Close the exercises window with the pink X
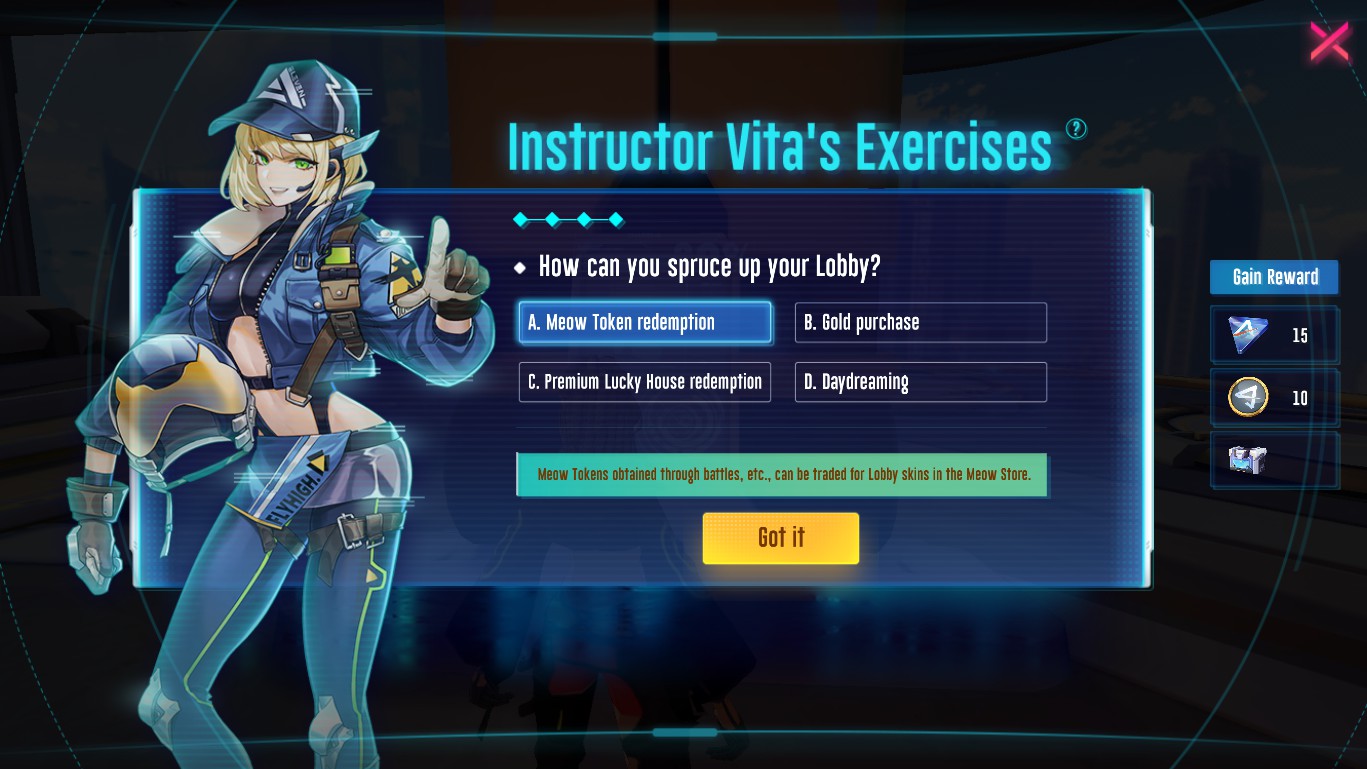 [1329, 42]
